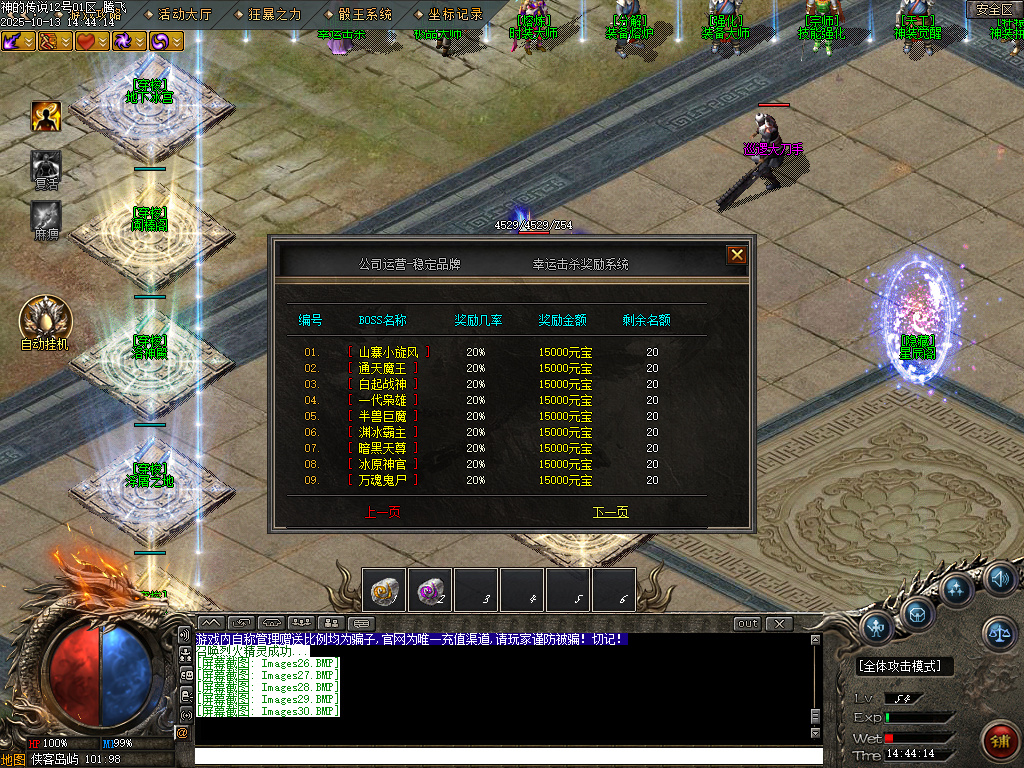This screenshot has width=1024, height=768.
Task: Select the 万魂鬼尸 boss entry
Action: [x=383, y=480]
